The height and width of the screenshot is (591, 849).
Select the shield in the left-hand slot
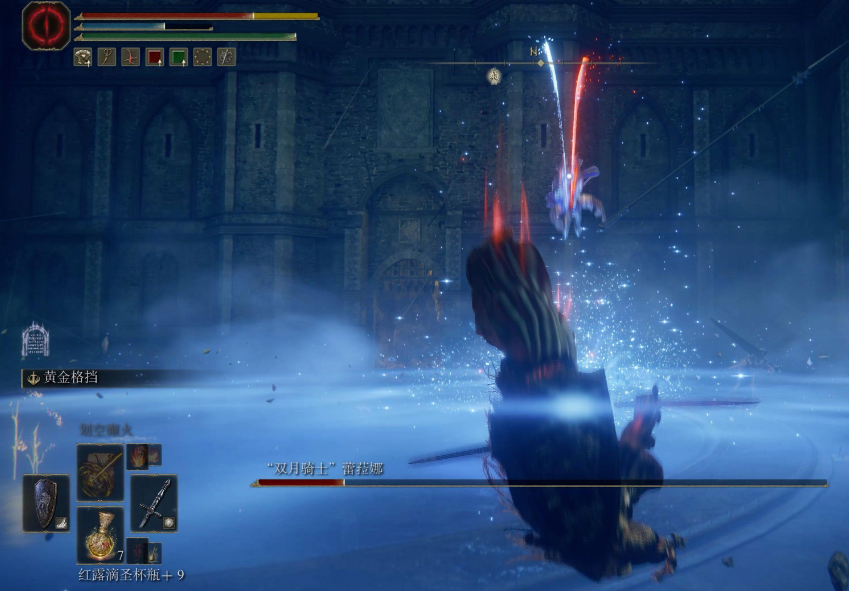(46, 502)
